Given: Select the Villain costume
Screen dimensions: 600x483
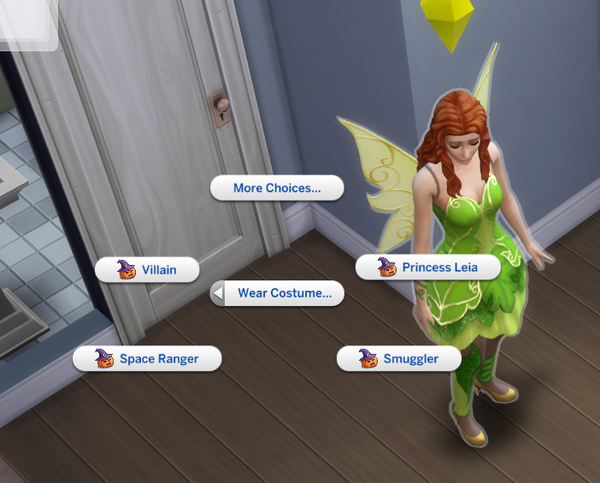Looking at the screenshot, I should 147,269.
